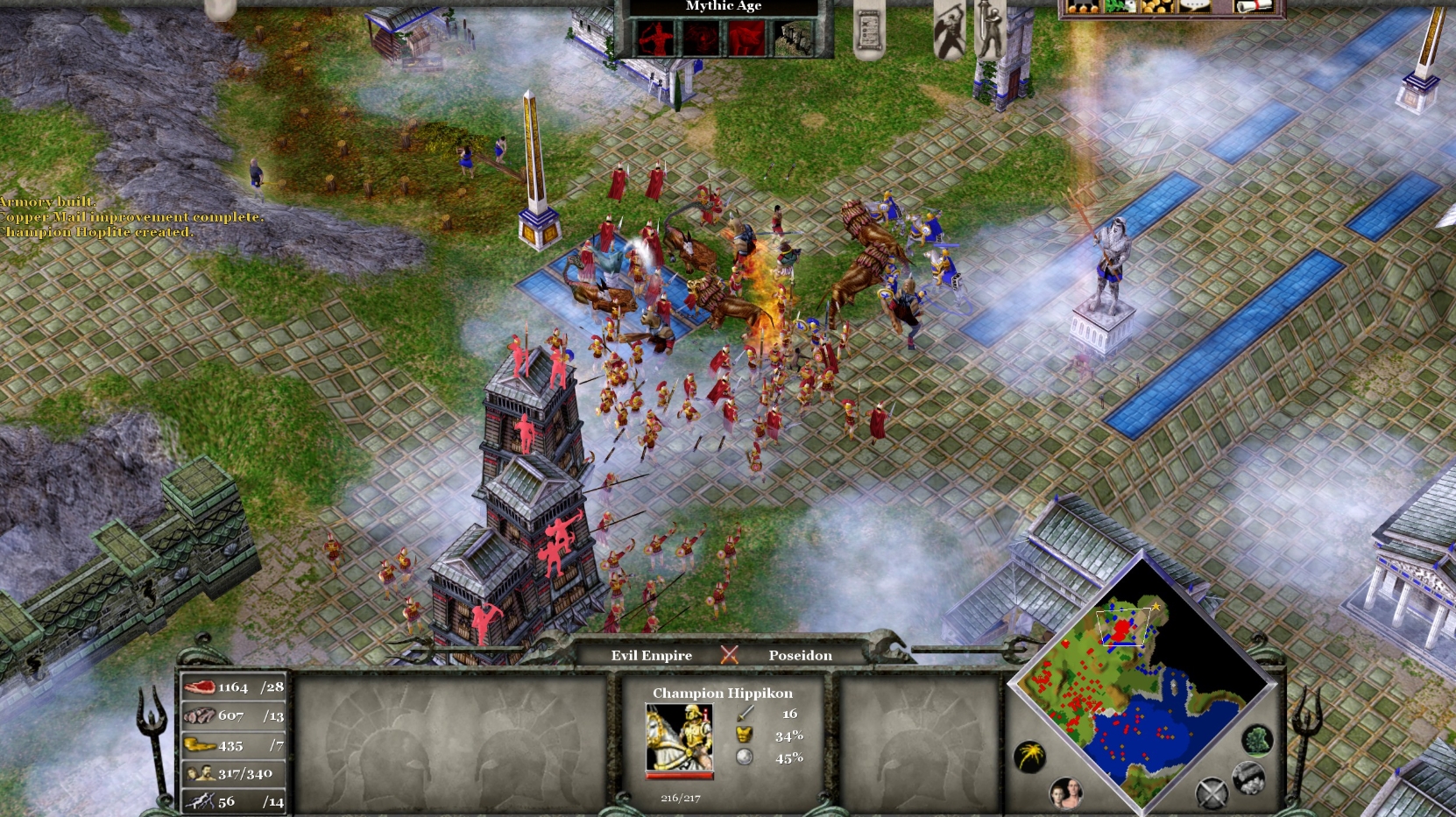Click the Mythic Age banner
Viewport: 1456px width, 817px height.
coord(724,7)
